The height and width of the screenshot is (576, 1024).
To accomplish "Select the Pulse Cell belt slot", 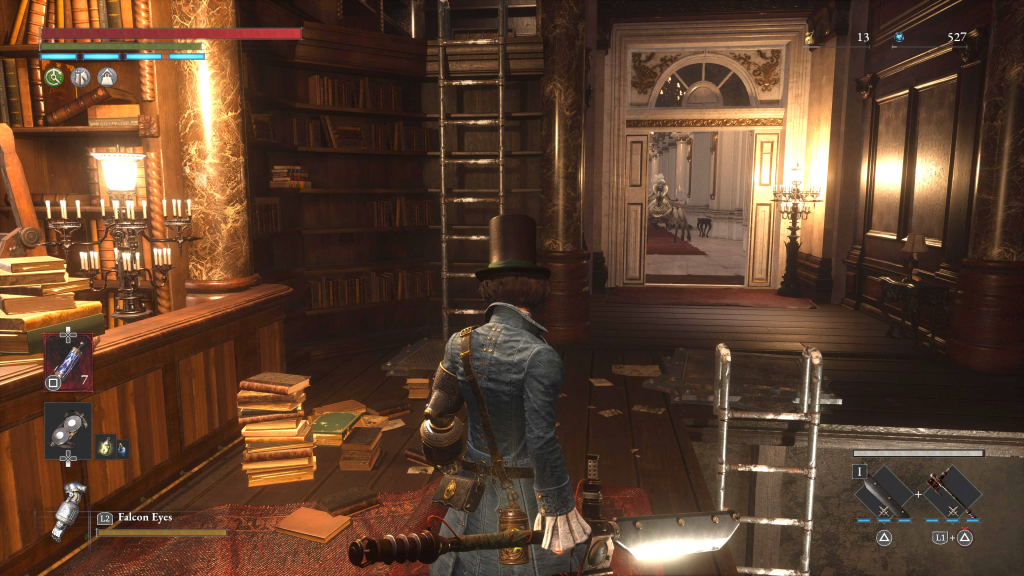I will 68,361.
